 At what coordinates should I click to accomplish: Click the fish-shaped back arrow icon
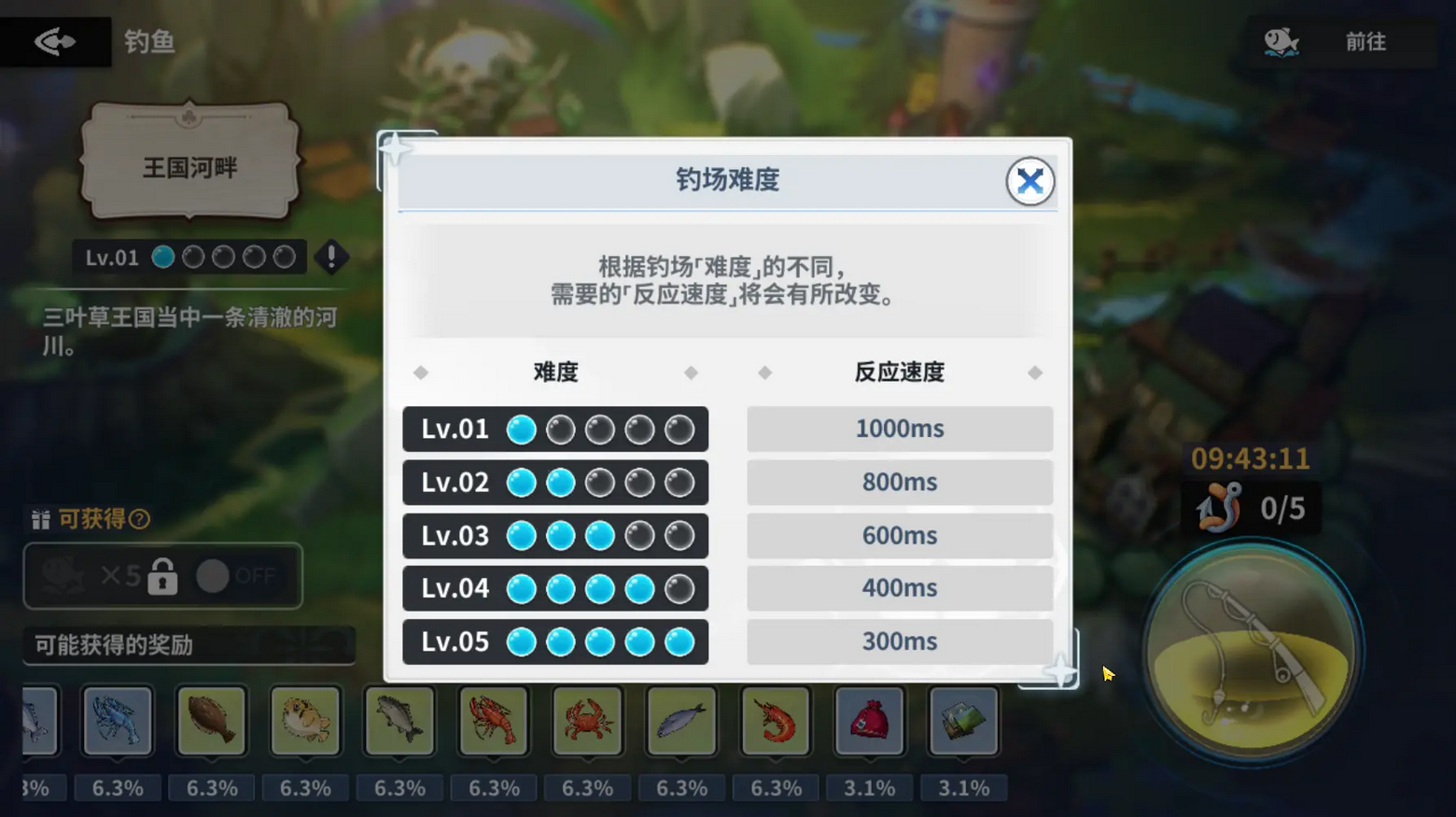(54, 42)
